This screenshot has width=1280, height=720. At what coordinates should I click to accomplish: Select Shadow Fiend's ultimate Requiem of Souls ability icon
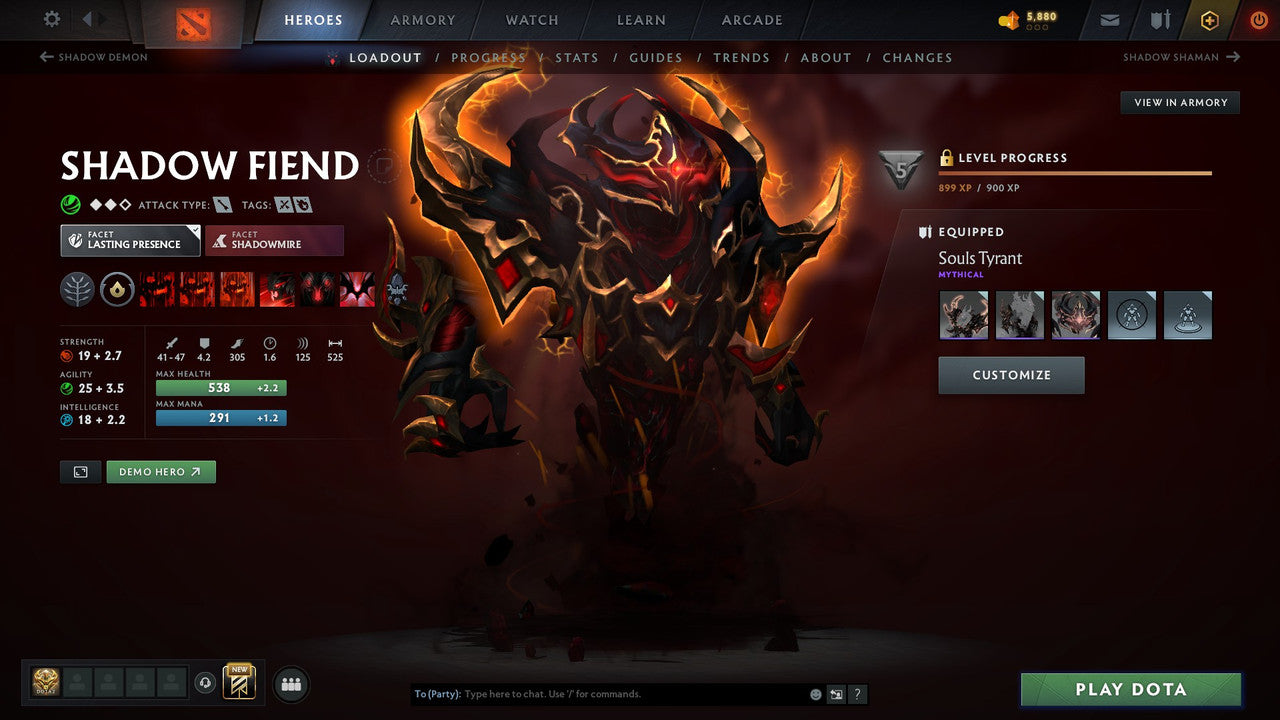356,290
